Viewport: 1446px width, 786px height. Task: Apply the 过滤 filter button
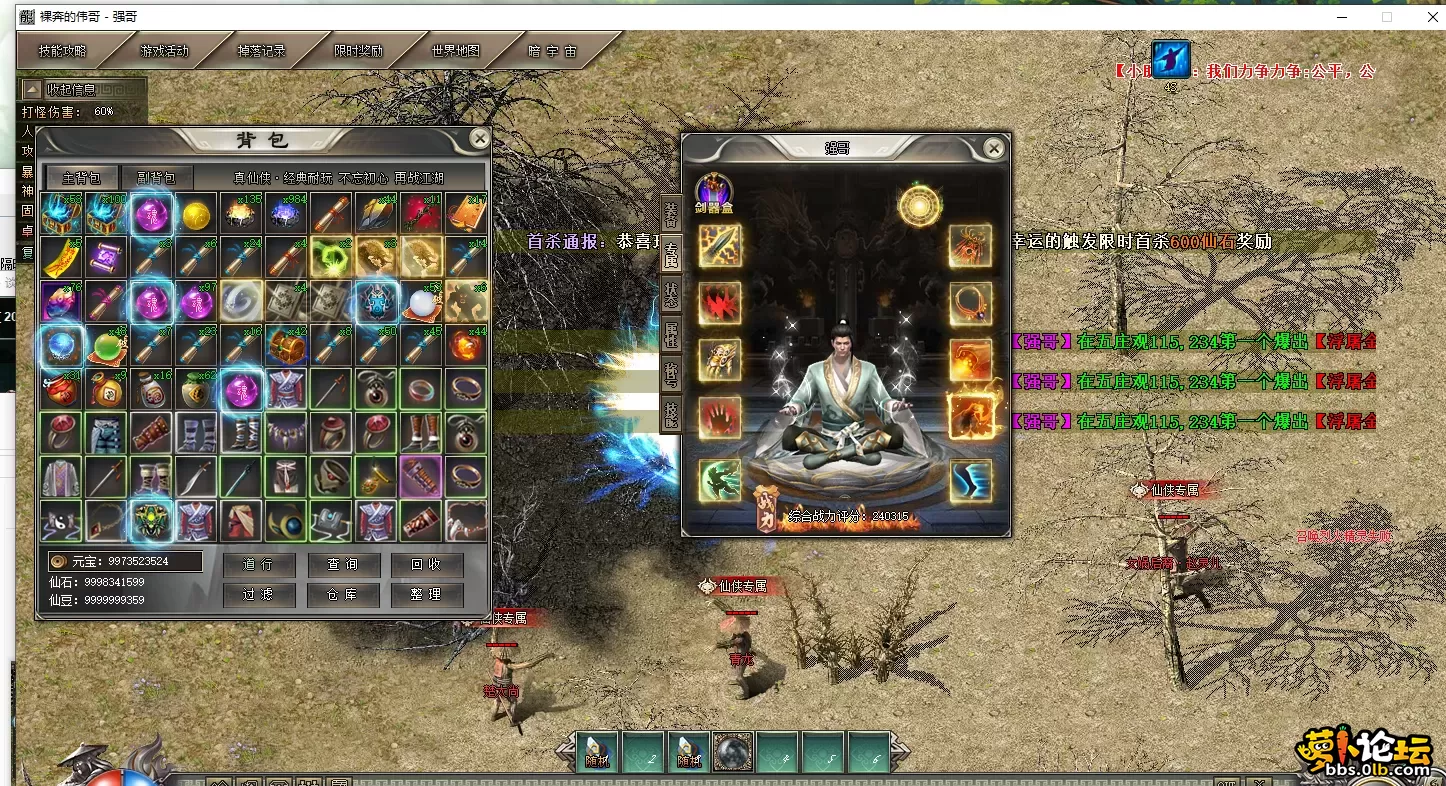tap(257, 594)
